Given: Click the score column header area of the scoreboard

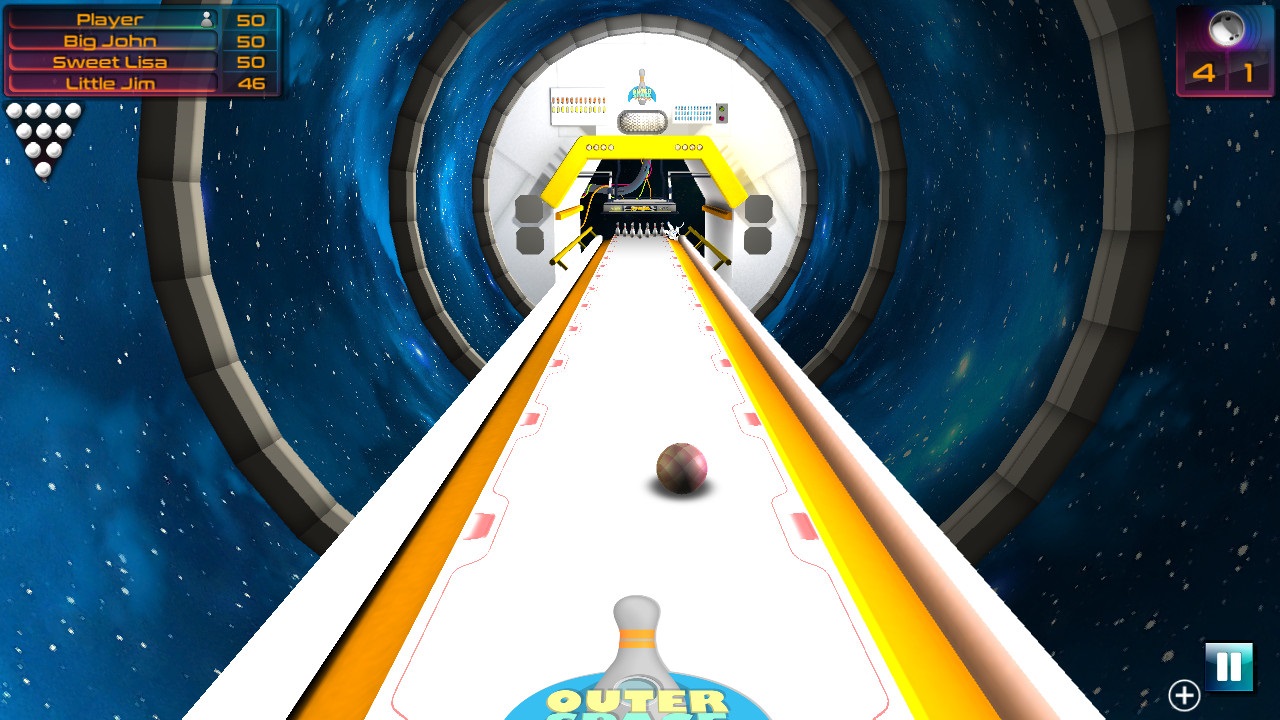Looking at the screenshot, I should point(250,18).
